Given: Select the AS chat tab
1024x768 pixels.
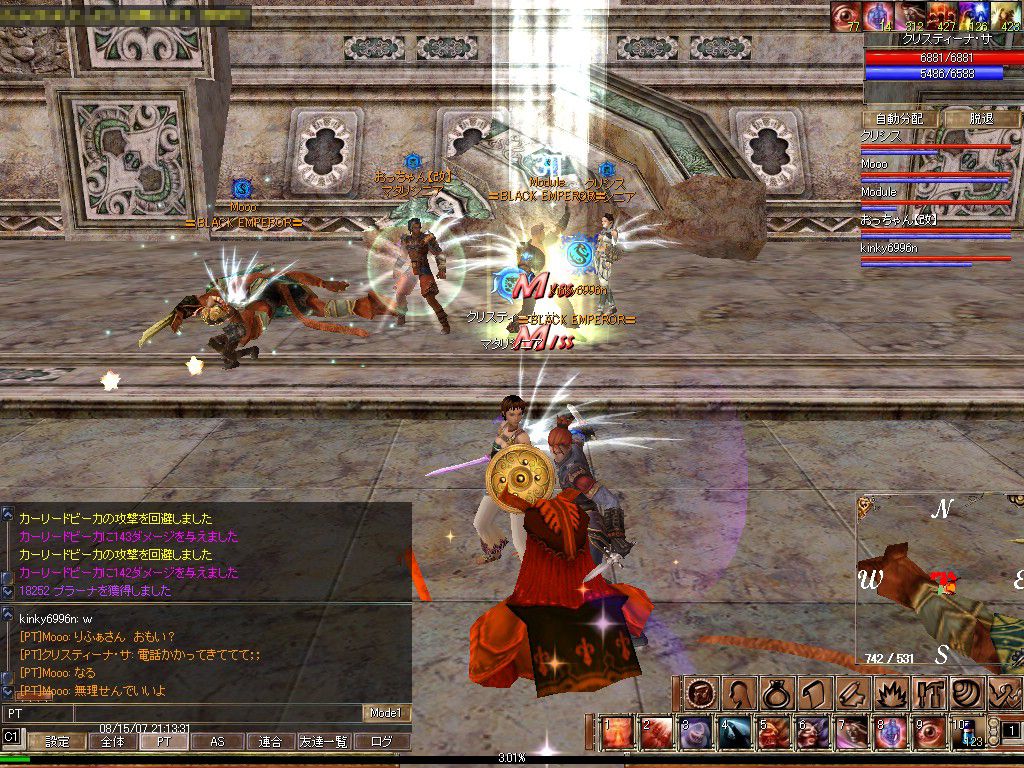Looking at the screenshot, I should click(217, 742).
